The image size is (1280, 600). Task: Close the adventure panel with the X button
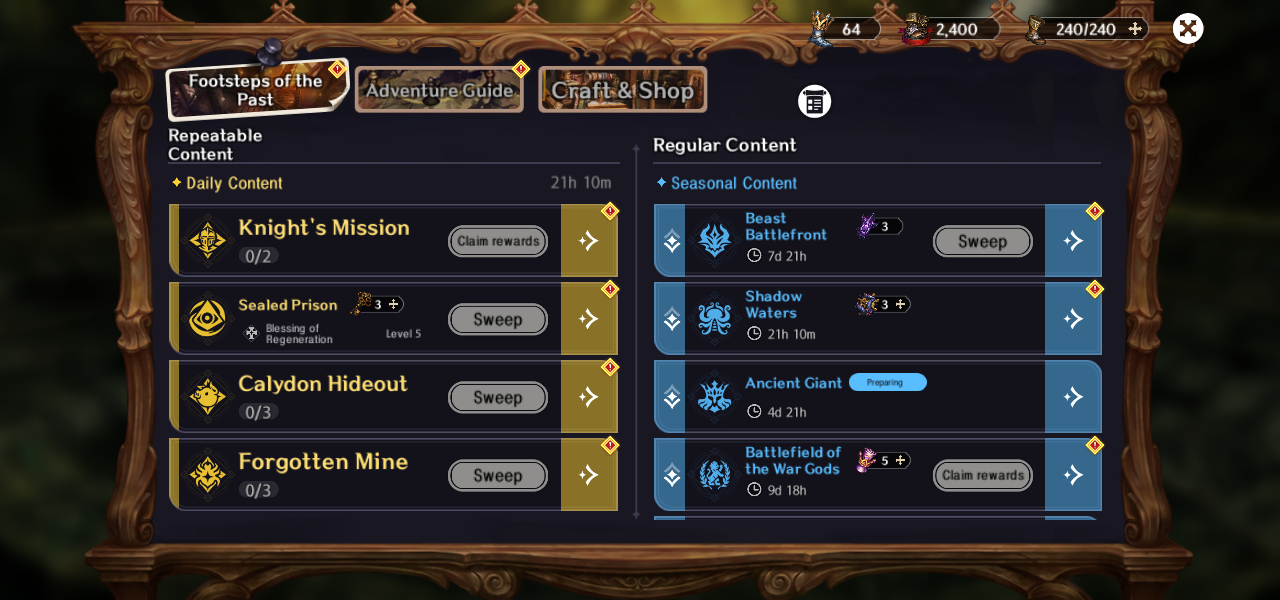[1187, 28]
